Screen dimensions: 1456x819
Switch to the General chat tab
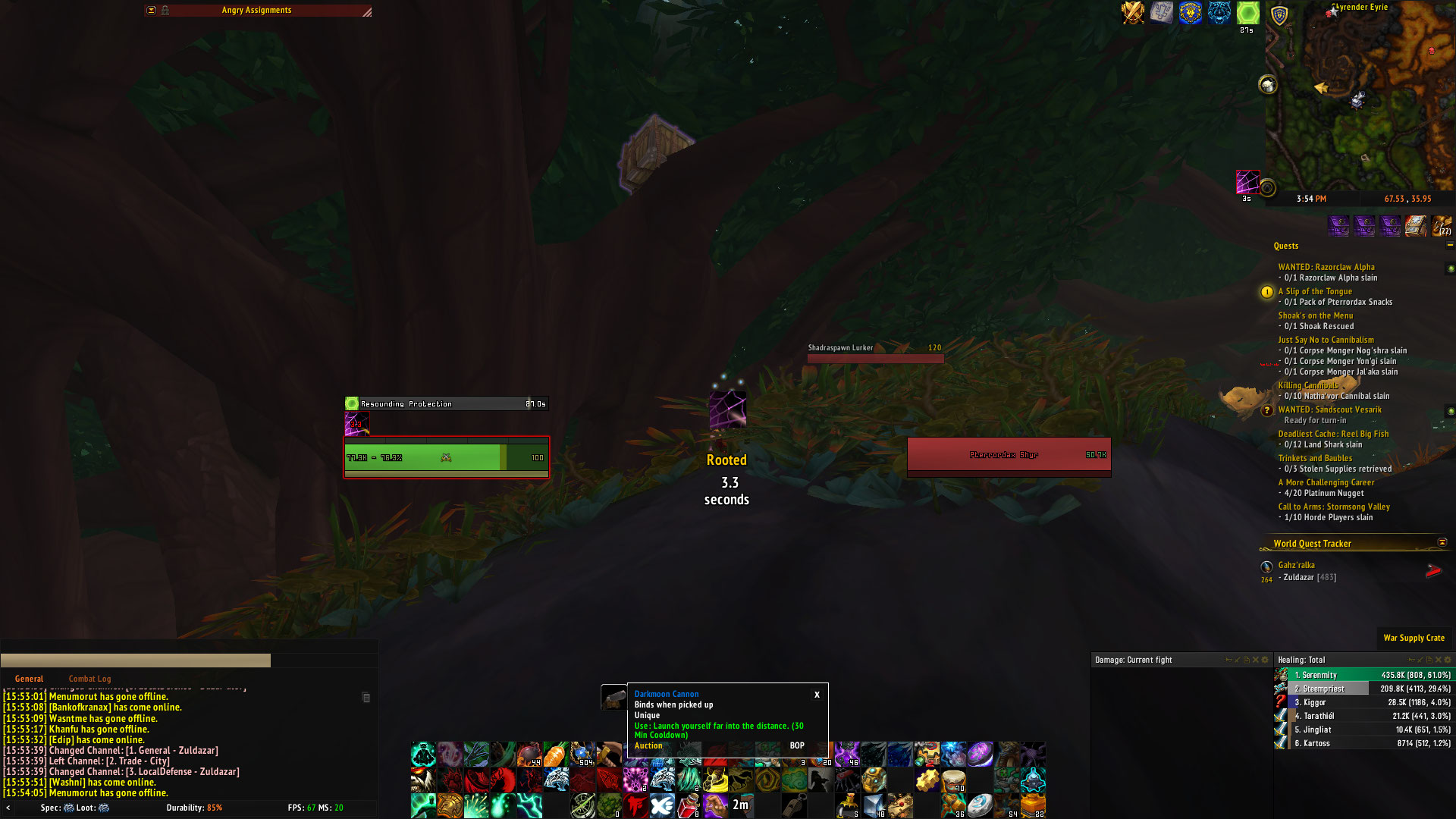click(x=30, y=679)
